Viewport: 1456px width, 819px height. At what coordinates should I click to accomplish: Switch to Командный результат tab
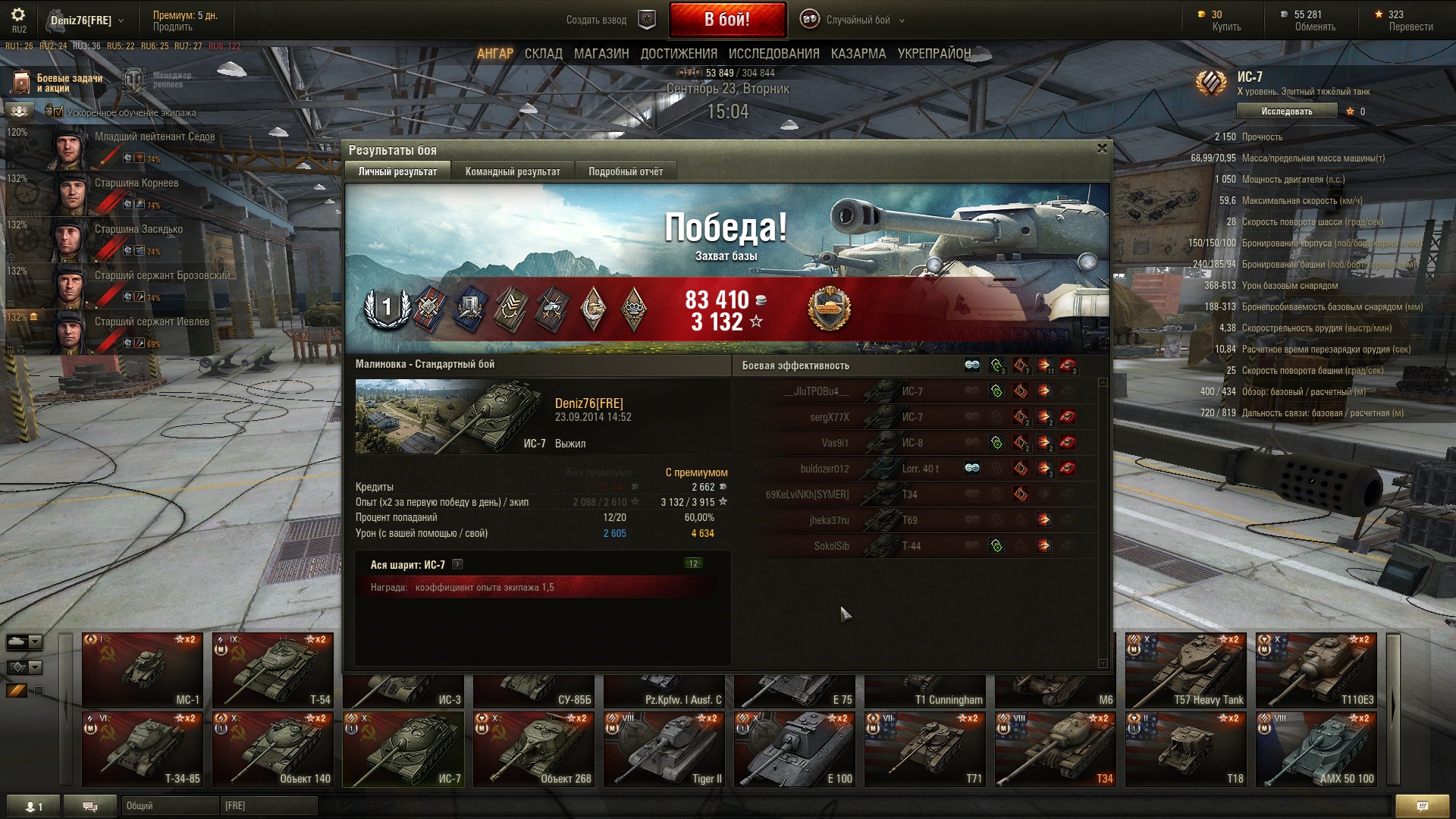(x=513, y=171)
